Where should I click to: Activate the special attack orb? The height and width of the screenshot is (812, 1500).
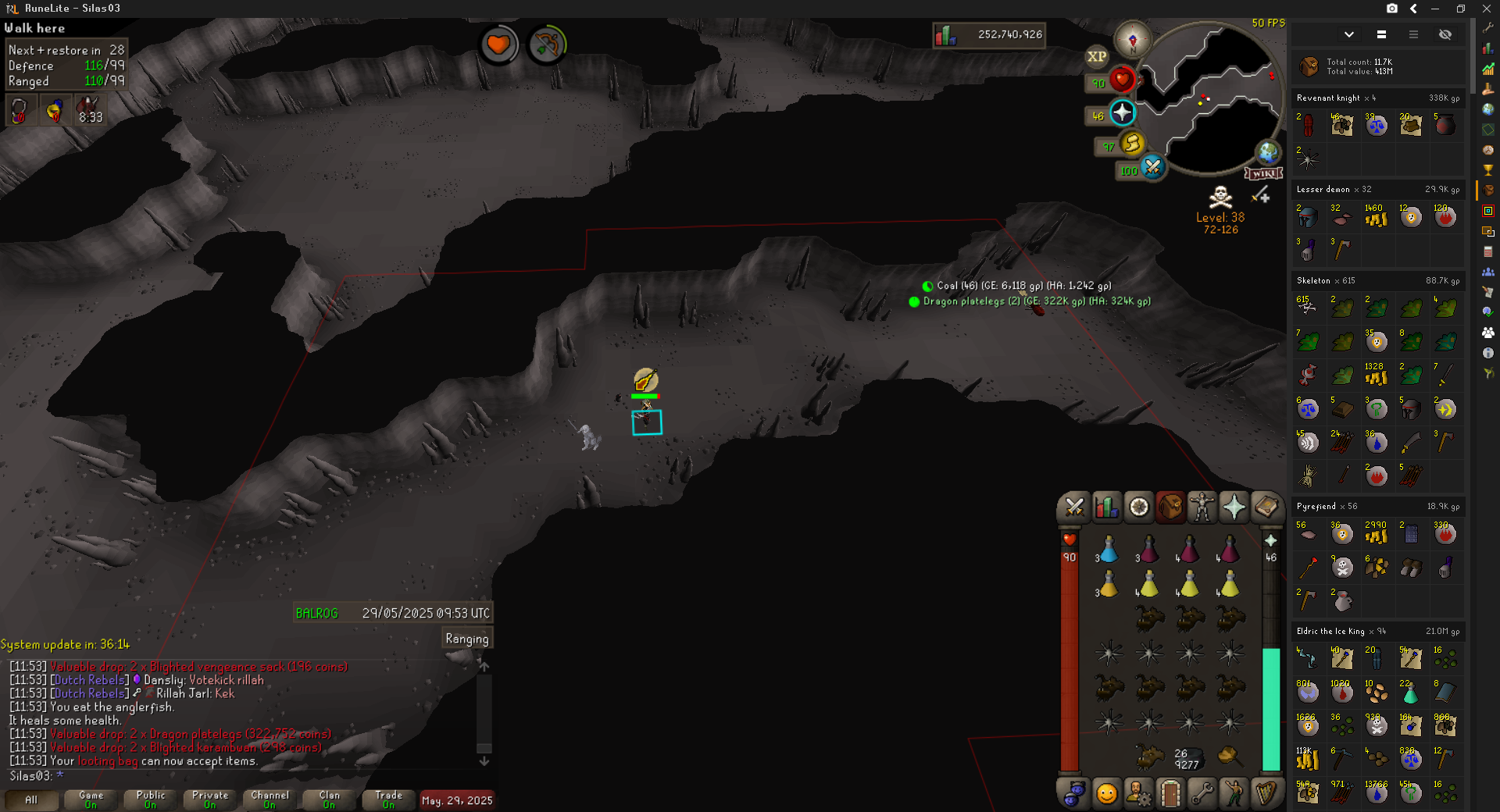point(1152,166)
